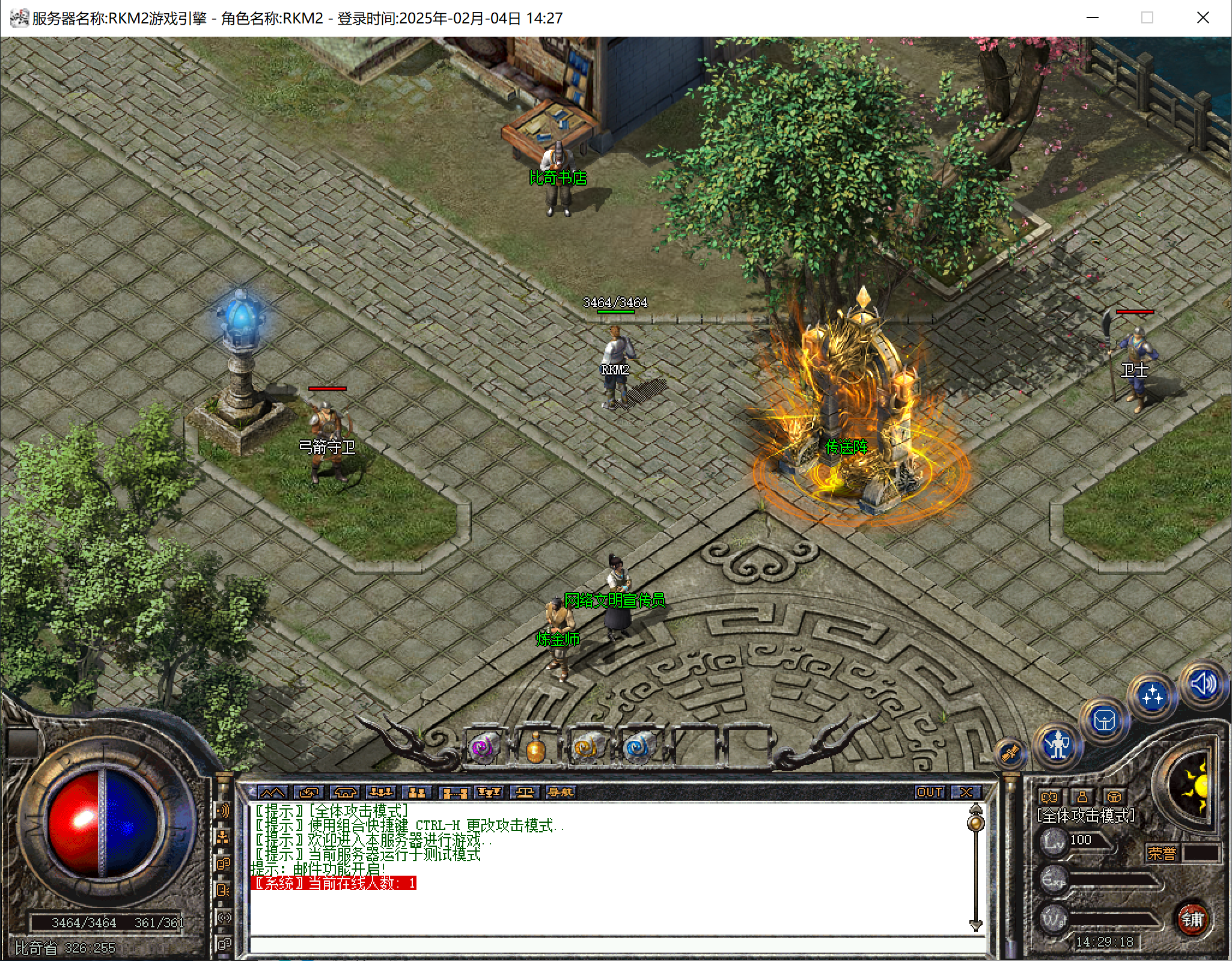The image size is (1232, 961).
Task: Select the golden potion belt slot
Action: [x=535, y=749]
